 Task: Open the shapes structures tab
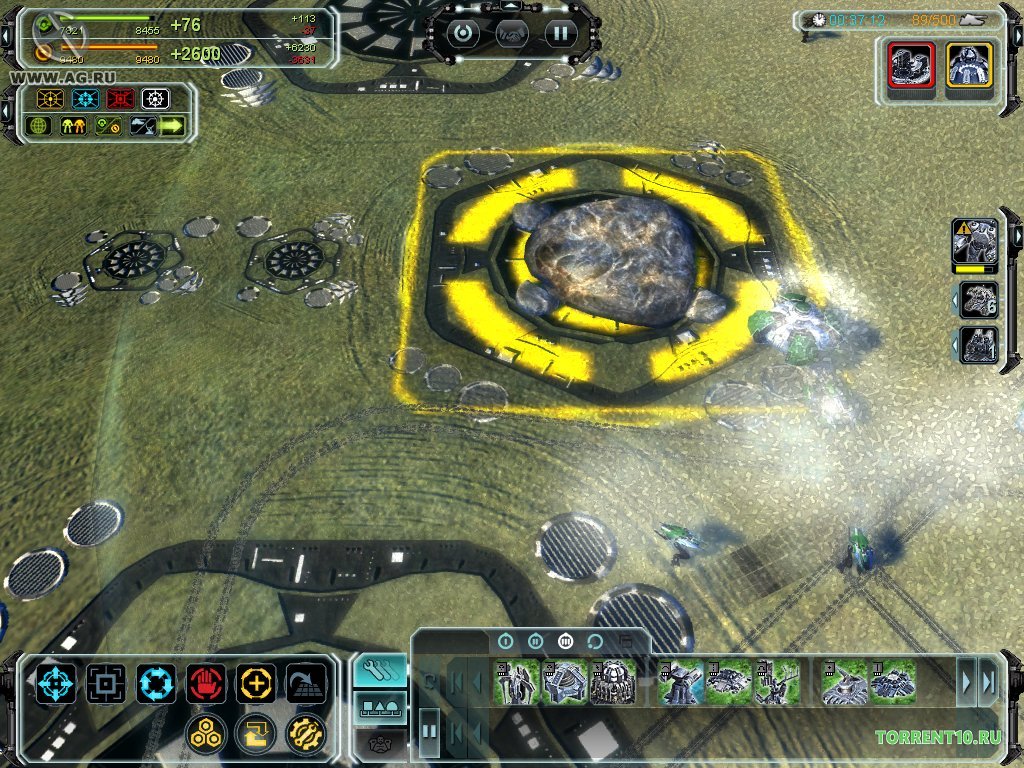380,708
